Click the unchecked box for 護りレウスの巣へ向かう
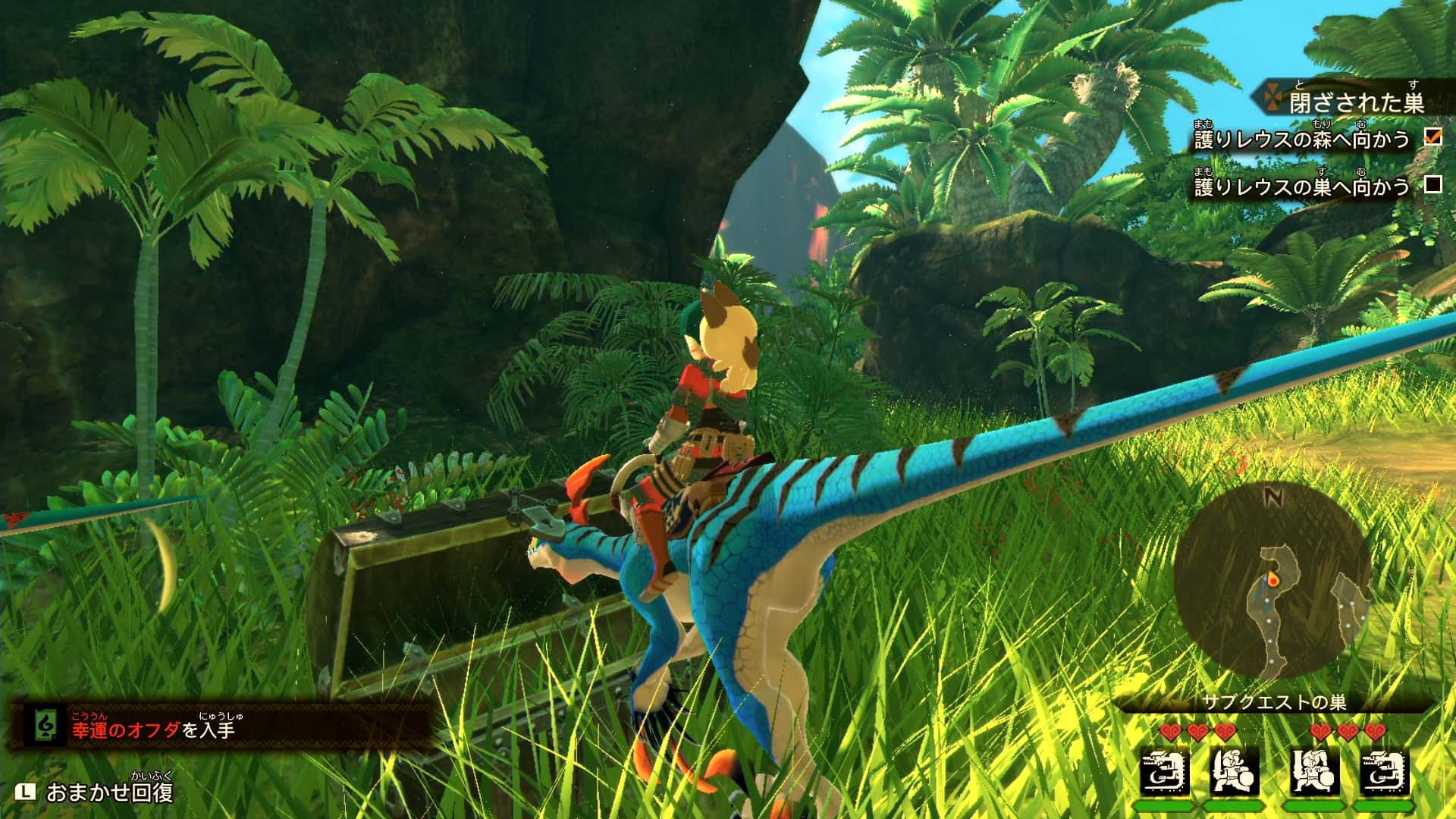1456x819 pixels. [1432, 184]
